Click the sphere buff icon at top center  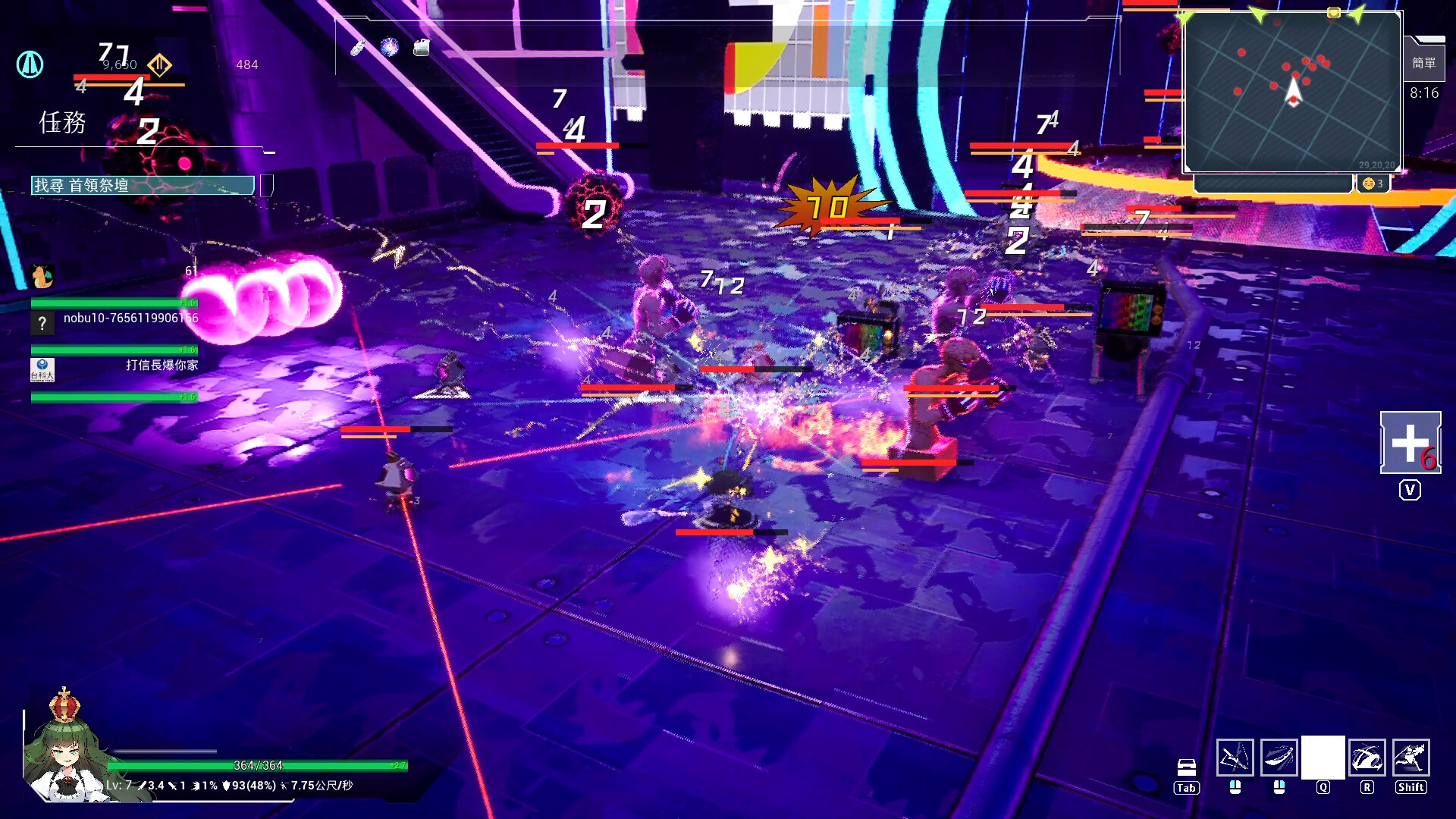(x=389, y=47)
